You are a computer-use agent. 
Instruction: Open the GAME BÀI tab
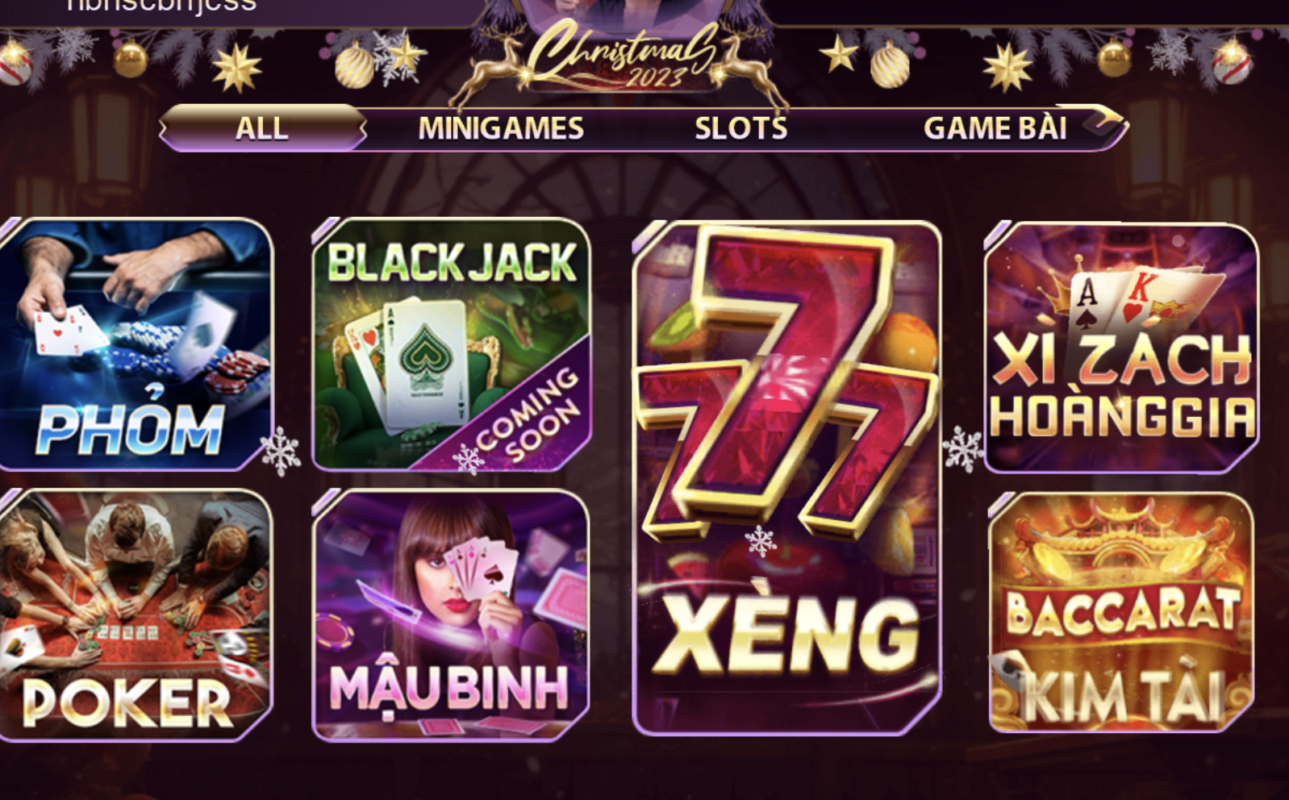(995, 128)
